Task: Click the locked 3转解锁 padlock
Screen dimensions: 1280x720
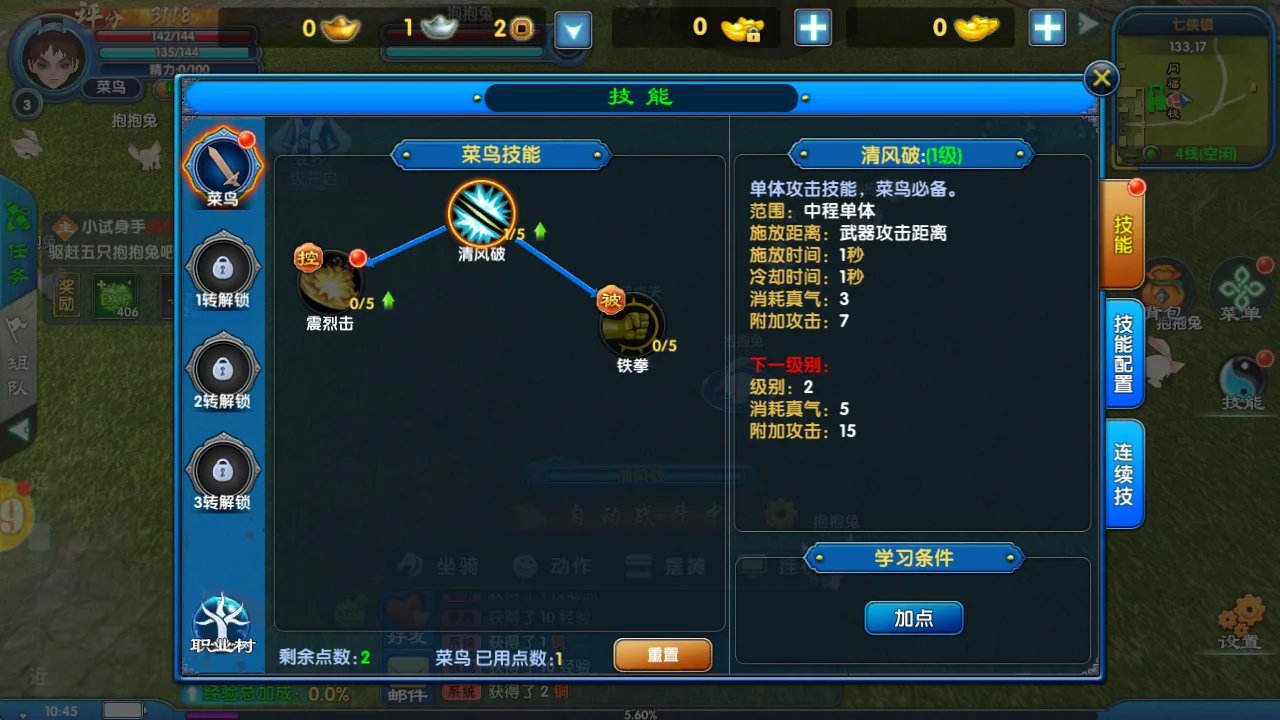Action: click(222, 470)
